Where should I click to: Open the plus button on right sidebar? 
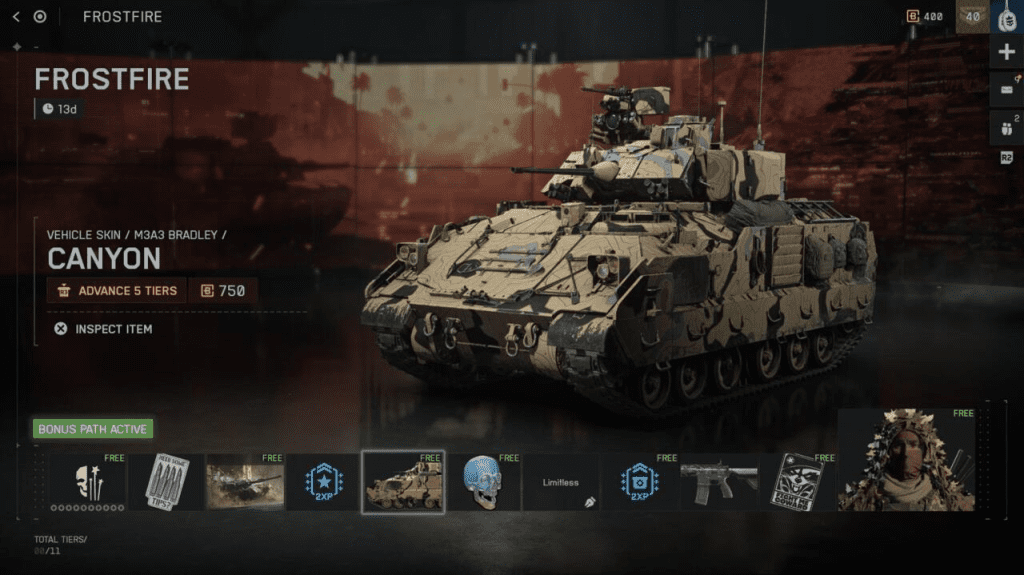[1006, 52]
